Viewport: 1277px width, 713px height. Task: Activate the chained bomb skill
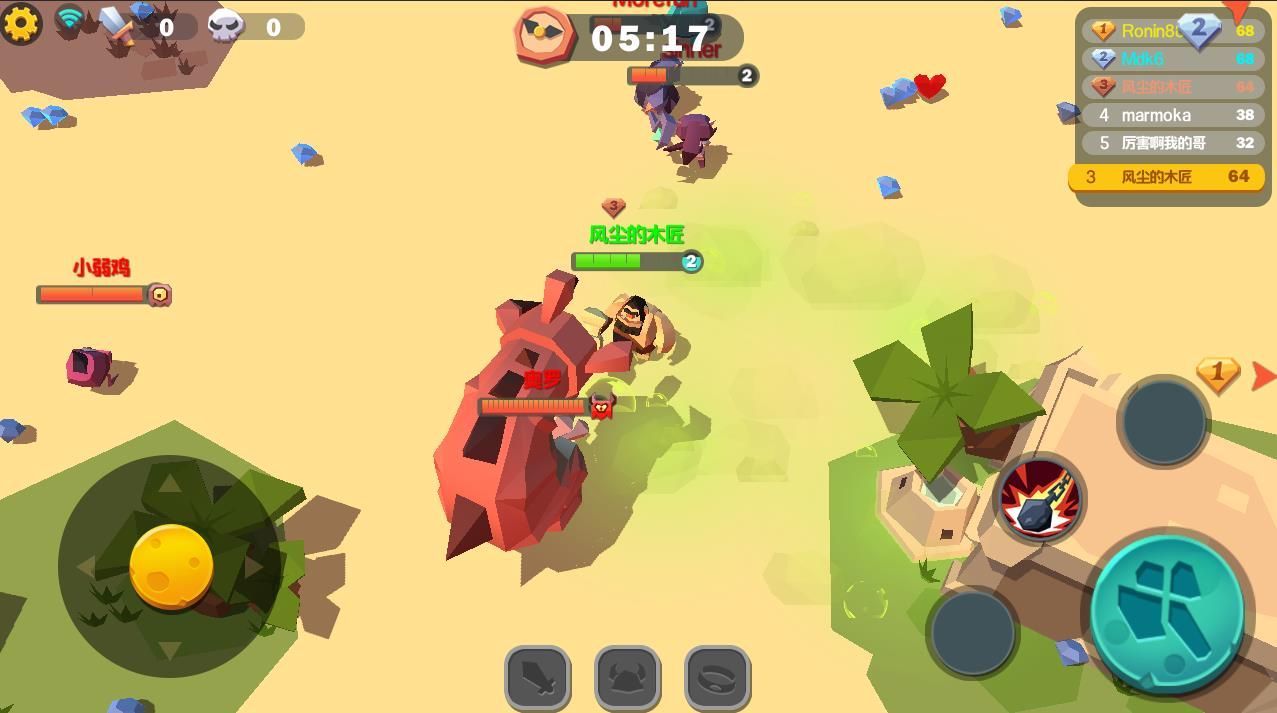tap(1040, 498)
